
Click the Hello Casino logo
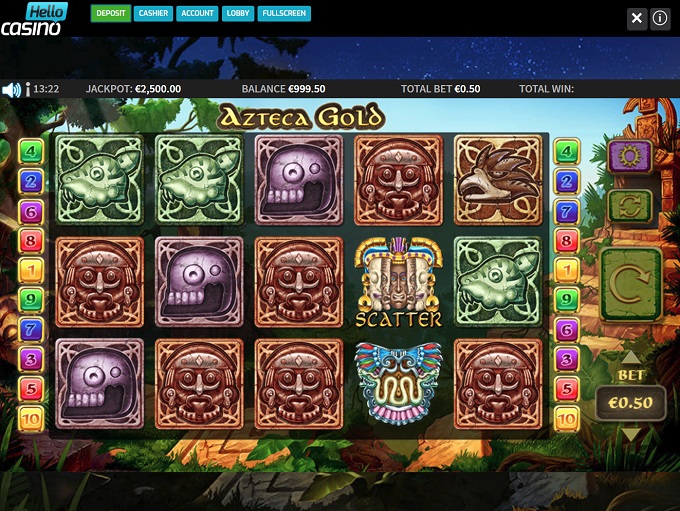click(x=34, y=19)
